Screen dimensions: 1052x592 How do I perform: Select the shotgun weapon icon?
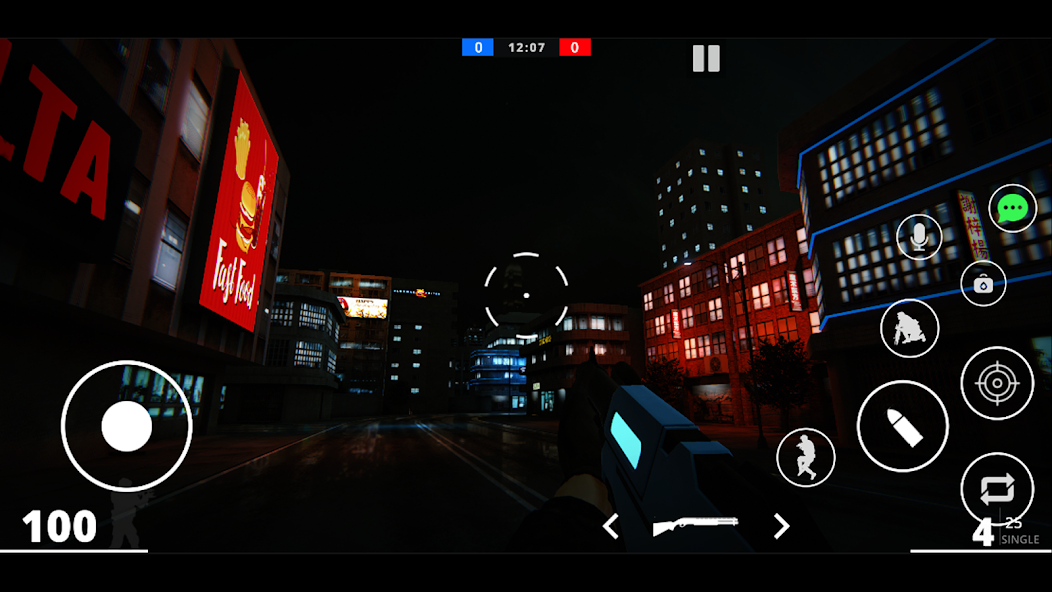coord(695,526)
